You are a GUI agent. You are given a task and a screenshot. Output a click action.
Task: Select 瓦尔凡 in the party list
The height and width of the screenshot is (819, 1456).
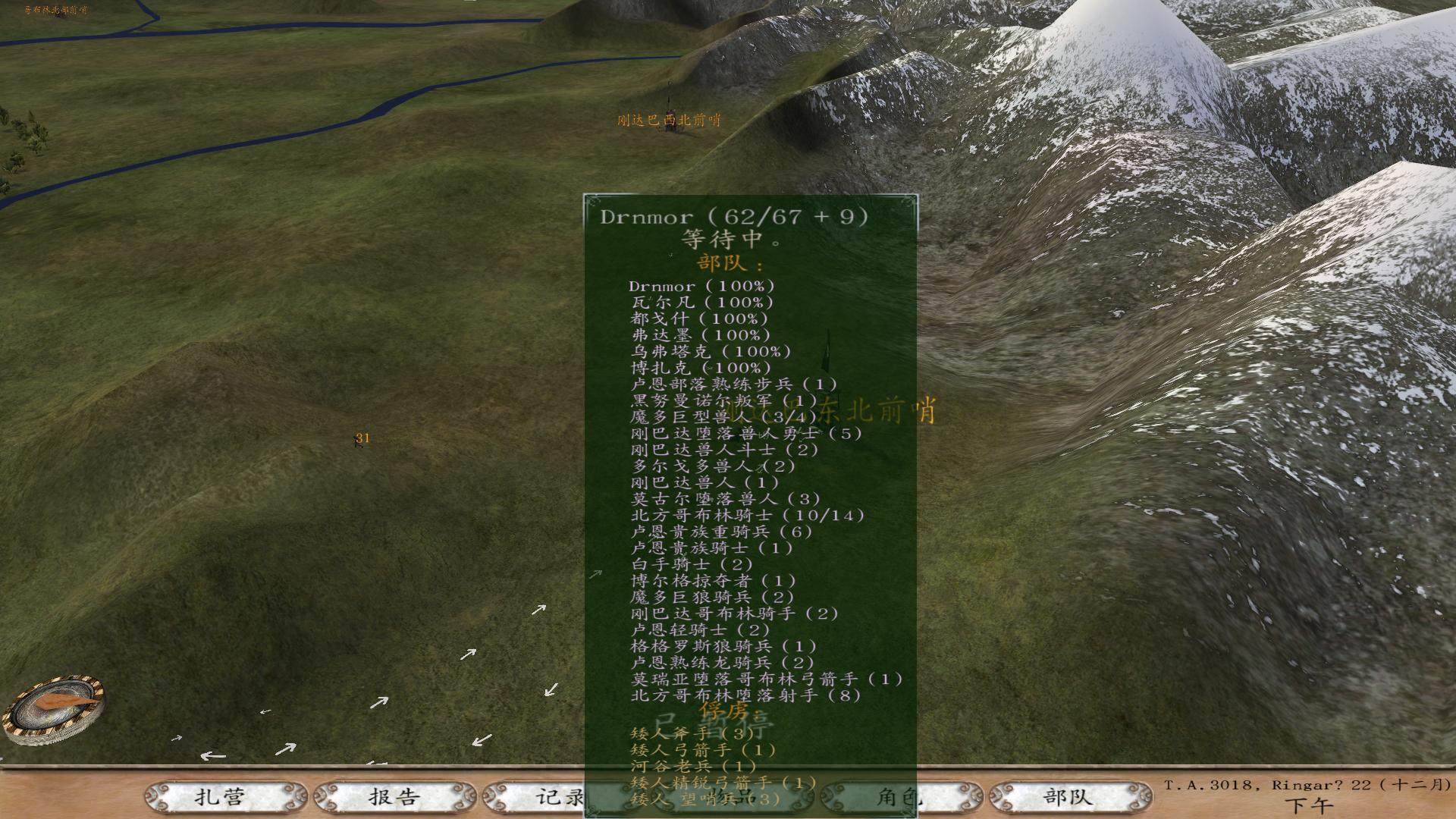click(701, 303)
